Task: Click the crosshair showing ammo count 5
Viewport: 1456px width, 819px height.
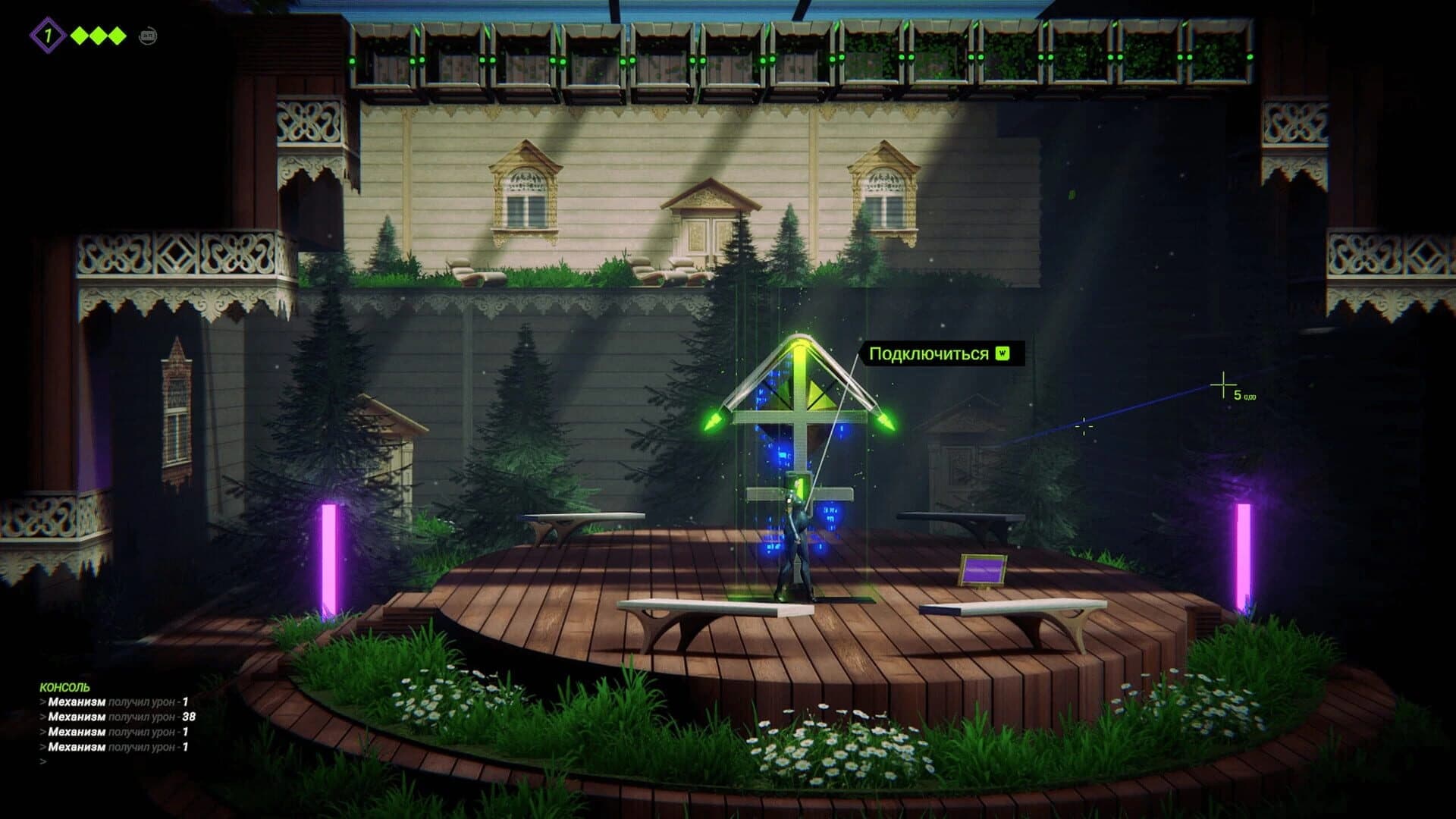Action: pyautogui.click(x=1223, y=384)
